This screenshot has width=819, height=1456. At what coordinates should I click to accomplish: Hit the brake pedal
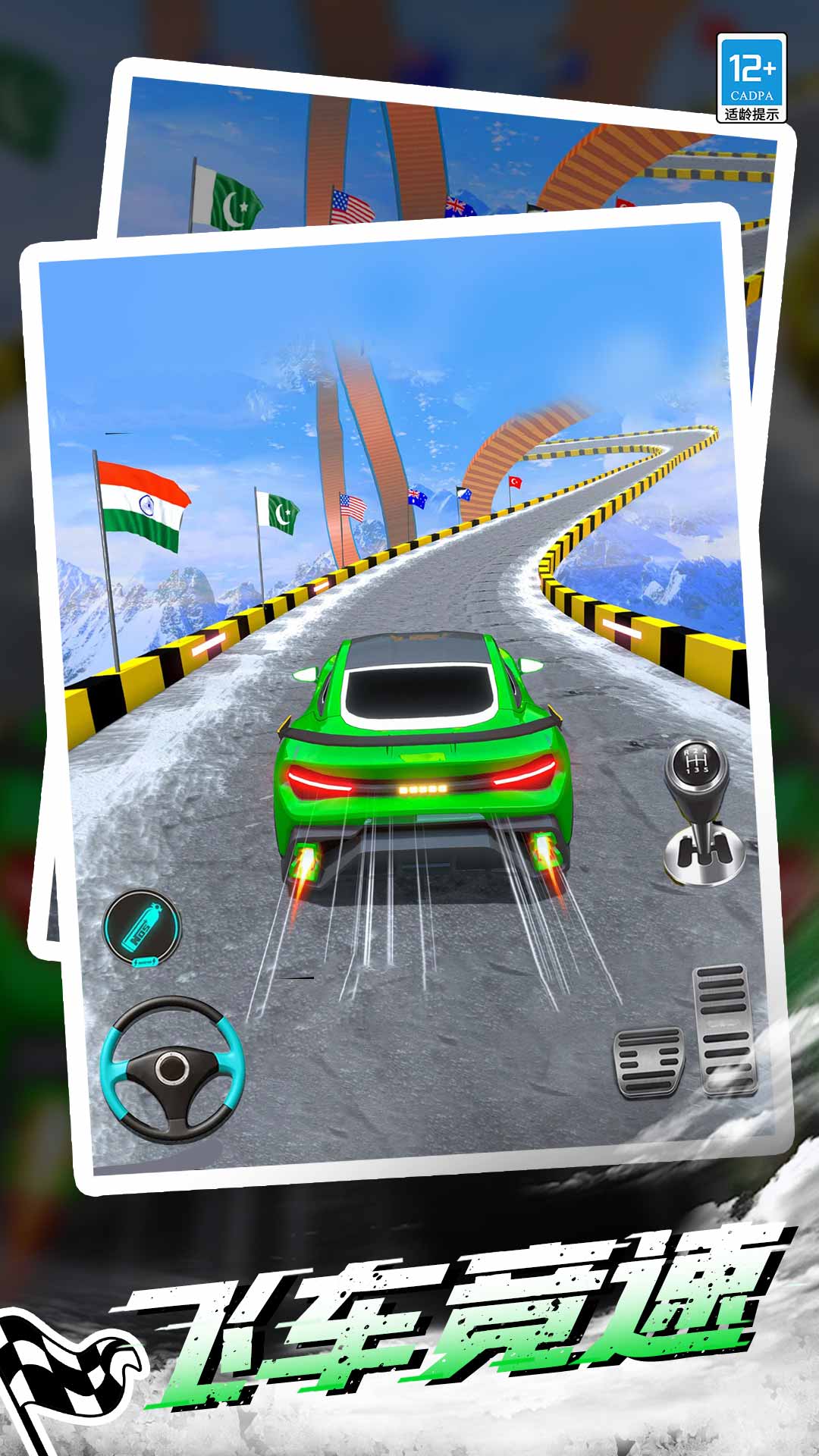pyautogui.click(x=649, y=1062)
